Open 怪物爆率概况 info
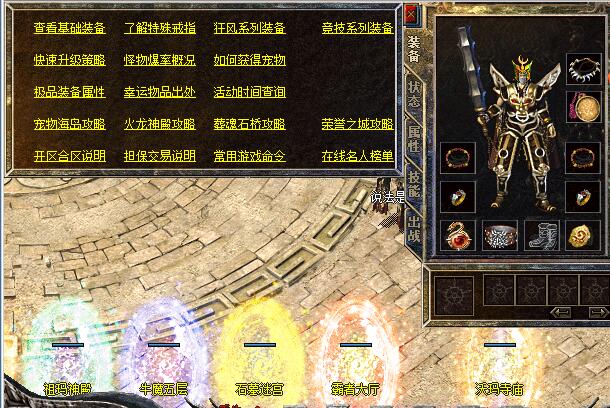 tap(160, 60)
